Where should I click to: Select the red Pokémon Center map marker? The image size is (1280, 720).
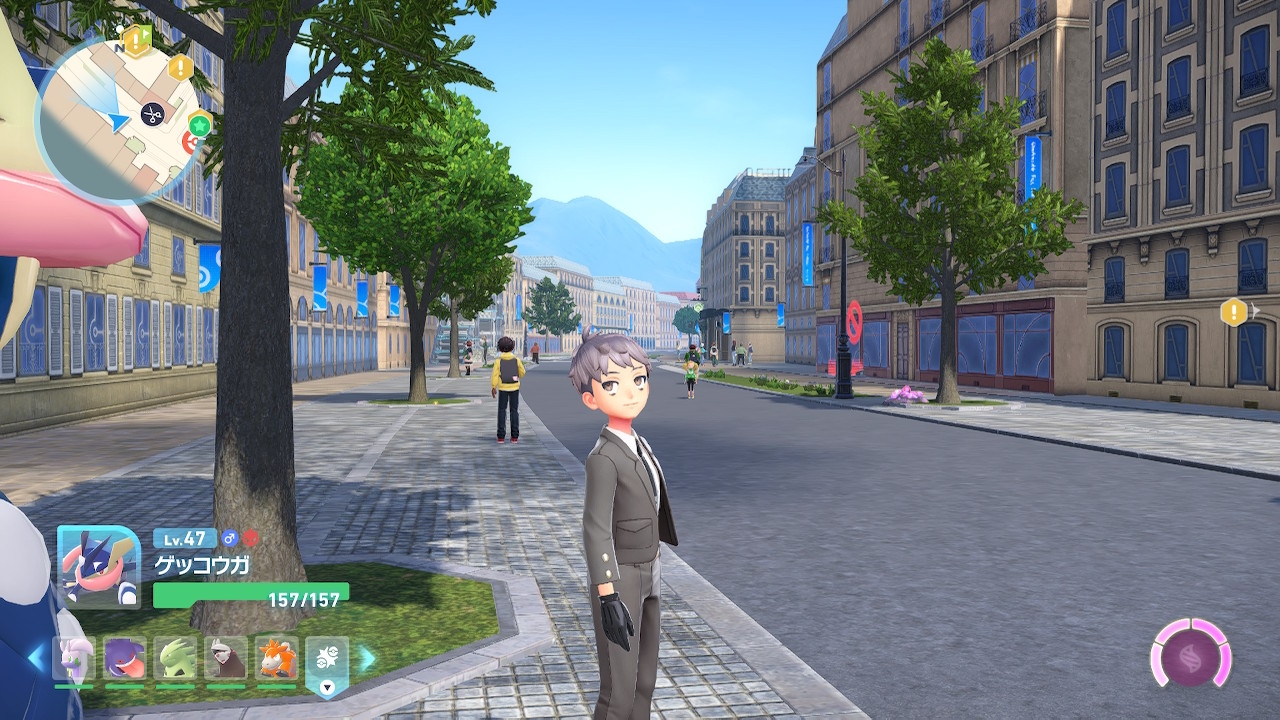pyautogui.click(x=188, y=143)
